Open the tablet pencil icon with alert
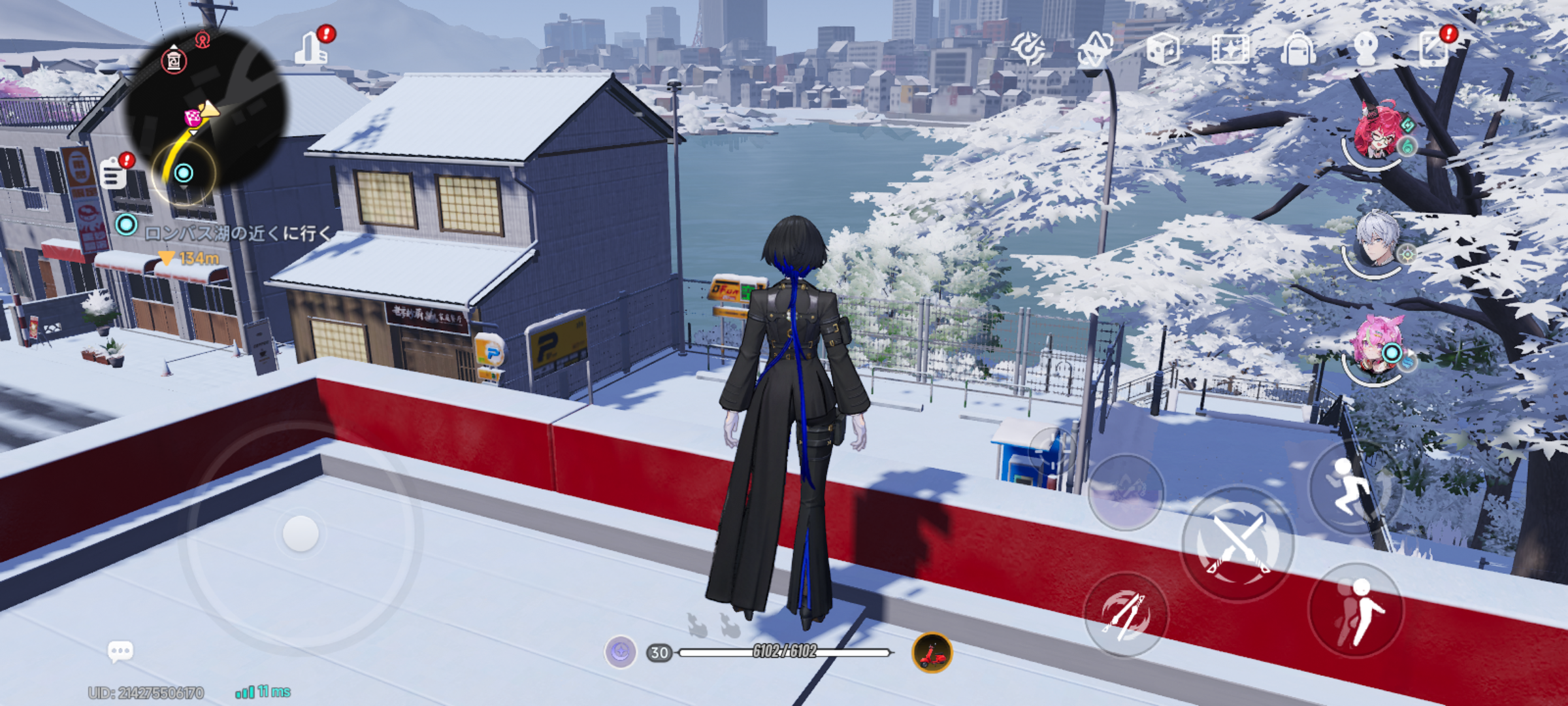The width and height of the screenshot is (1568, 706). [1433, 49]
